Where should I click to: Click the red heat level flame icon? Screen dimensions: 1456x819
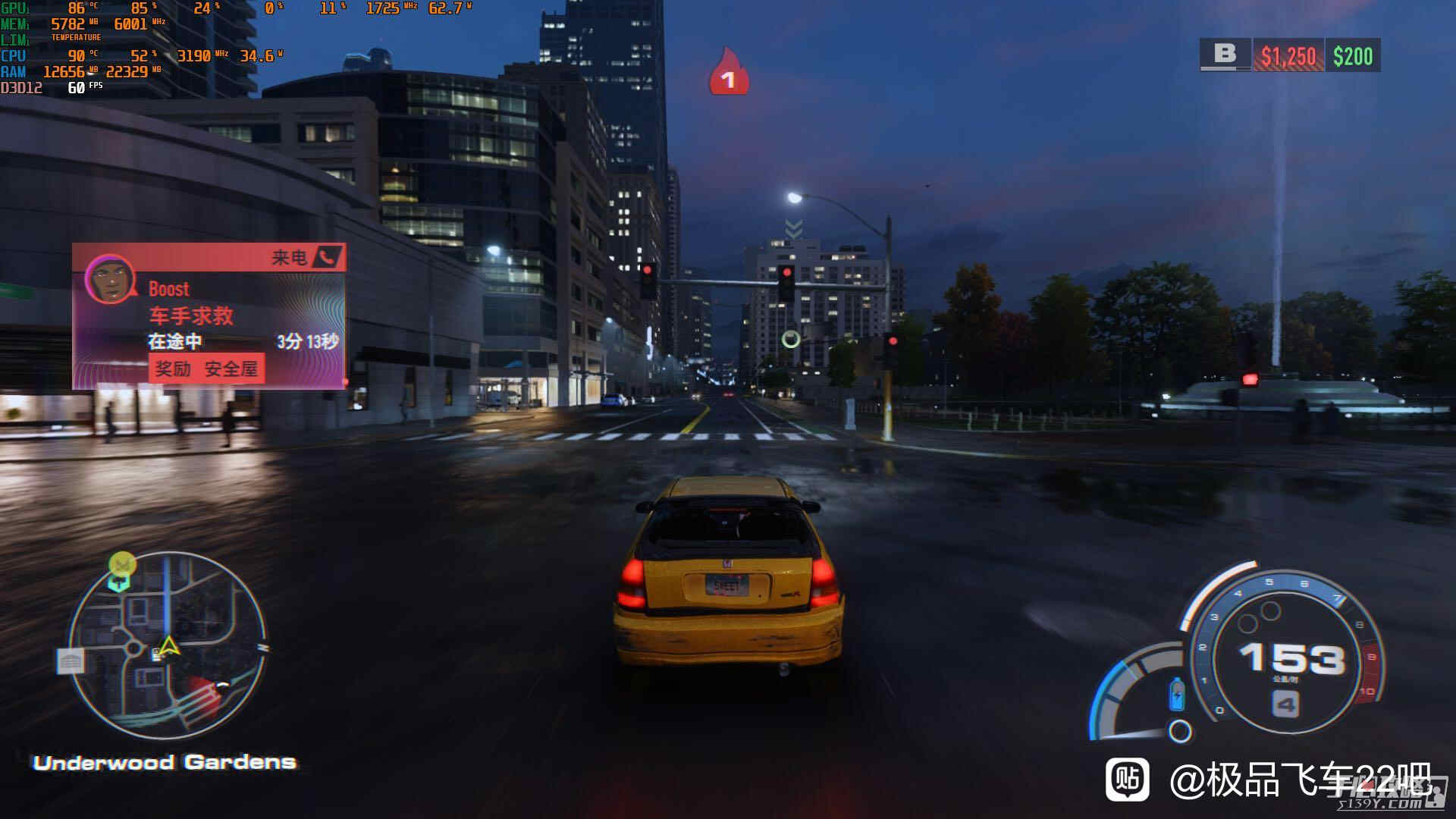(x=728, y=74)
